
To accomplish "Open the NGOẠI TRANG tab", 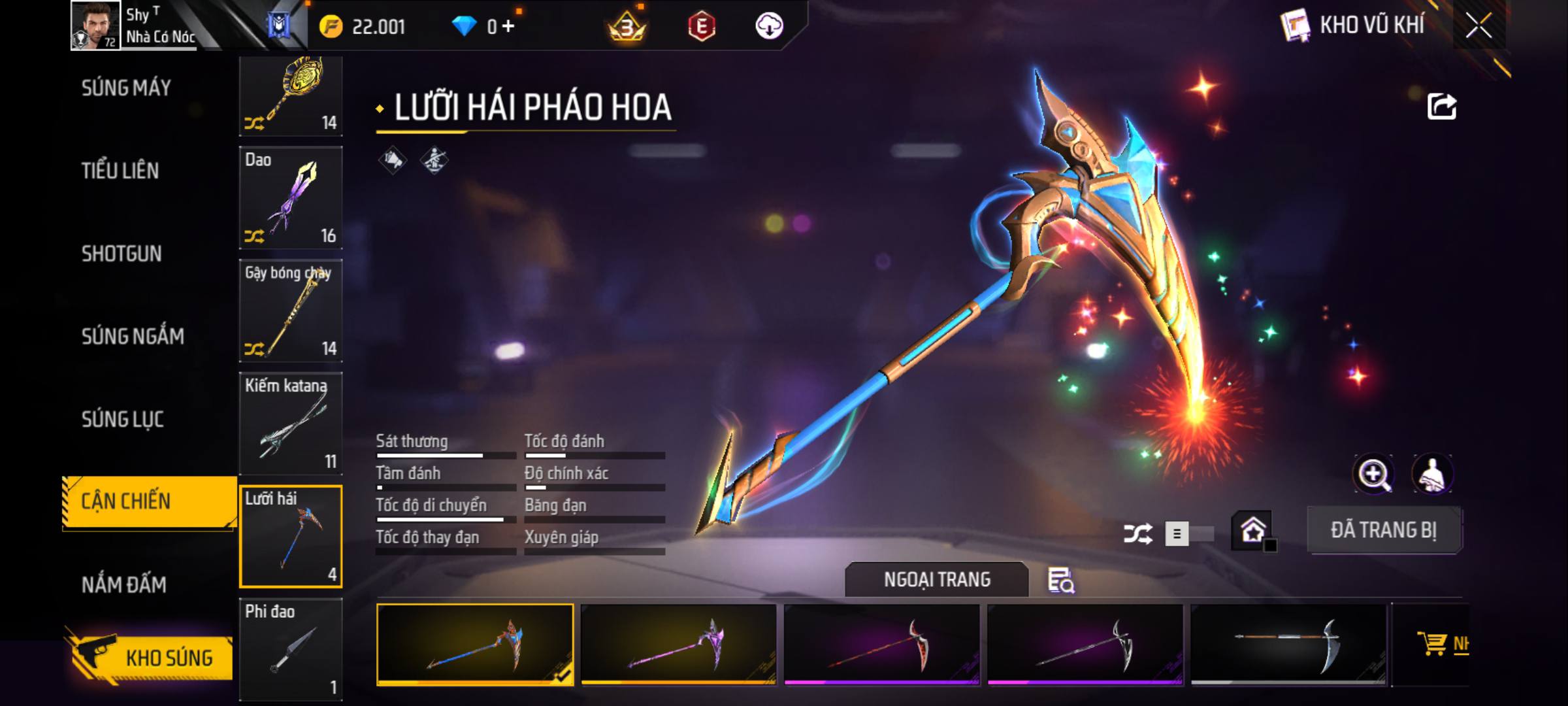I will click(x=937, y=580).
